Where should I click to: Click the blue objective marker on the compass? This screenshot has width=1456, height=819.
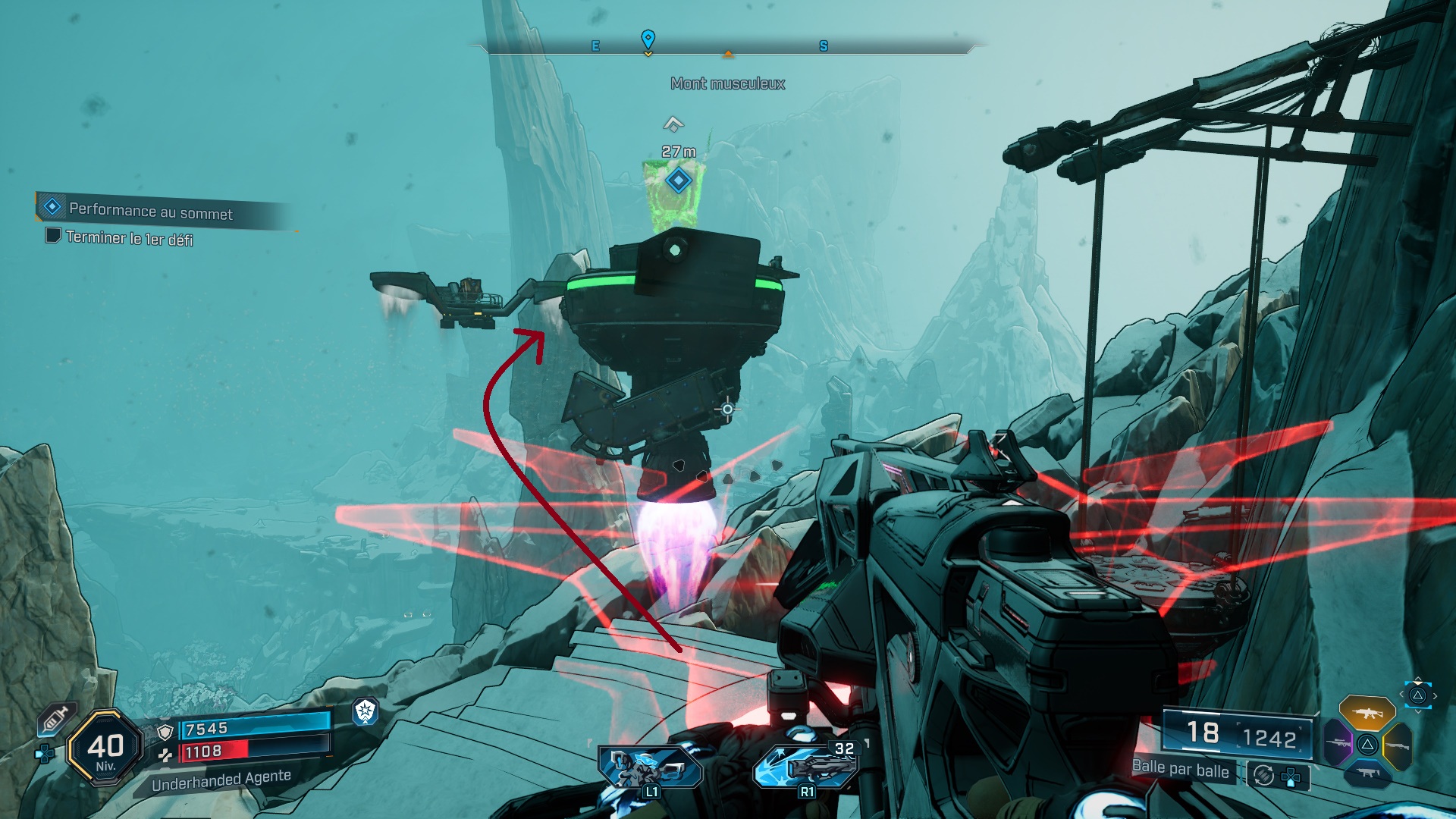[x=648, y=39]
